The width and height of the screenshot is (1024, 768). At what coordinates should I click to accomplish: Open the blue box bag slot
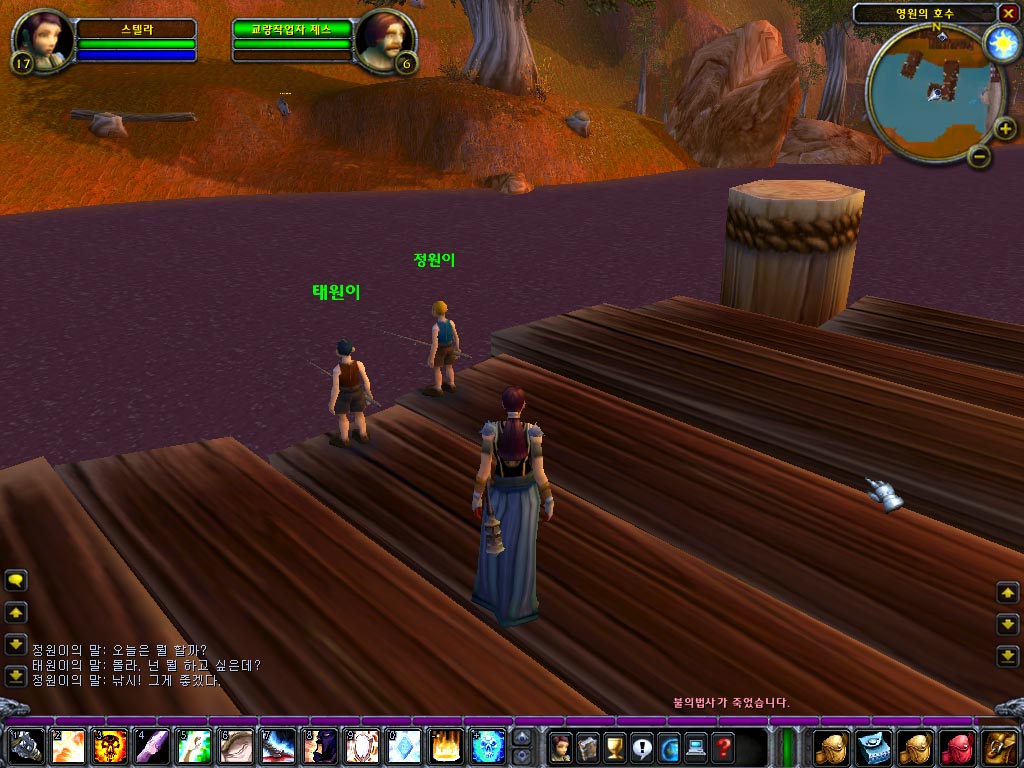coord(873,747)
